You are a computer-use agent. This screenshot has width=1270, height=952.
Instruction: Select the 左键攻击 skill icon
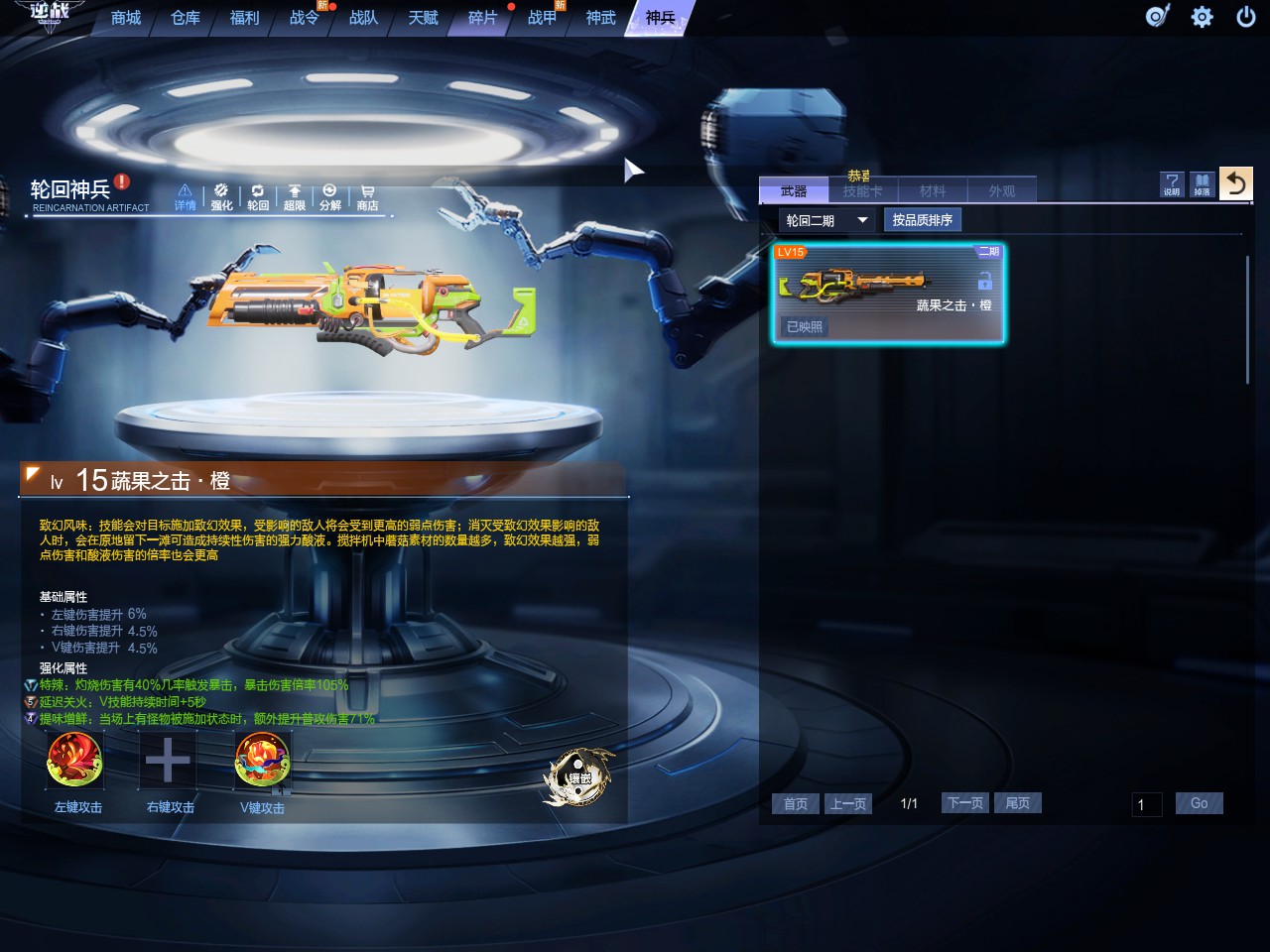click(x=75, y=761)
